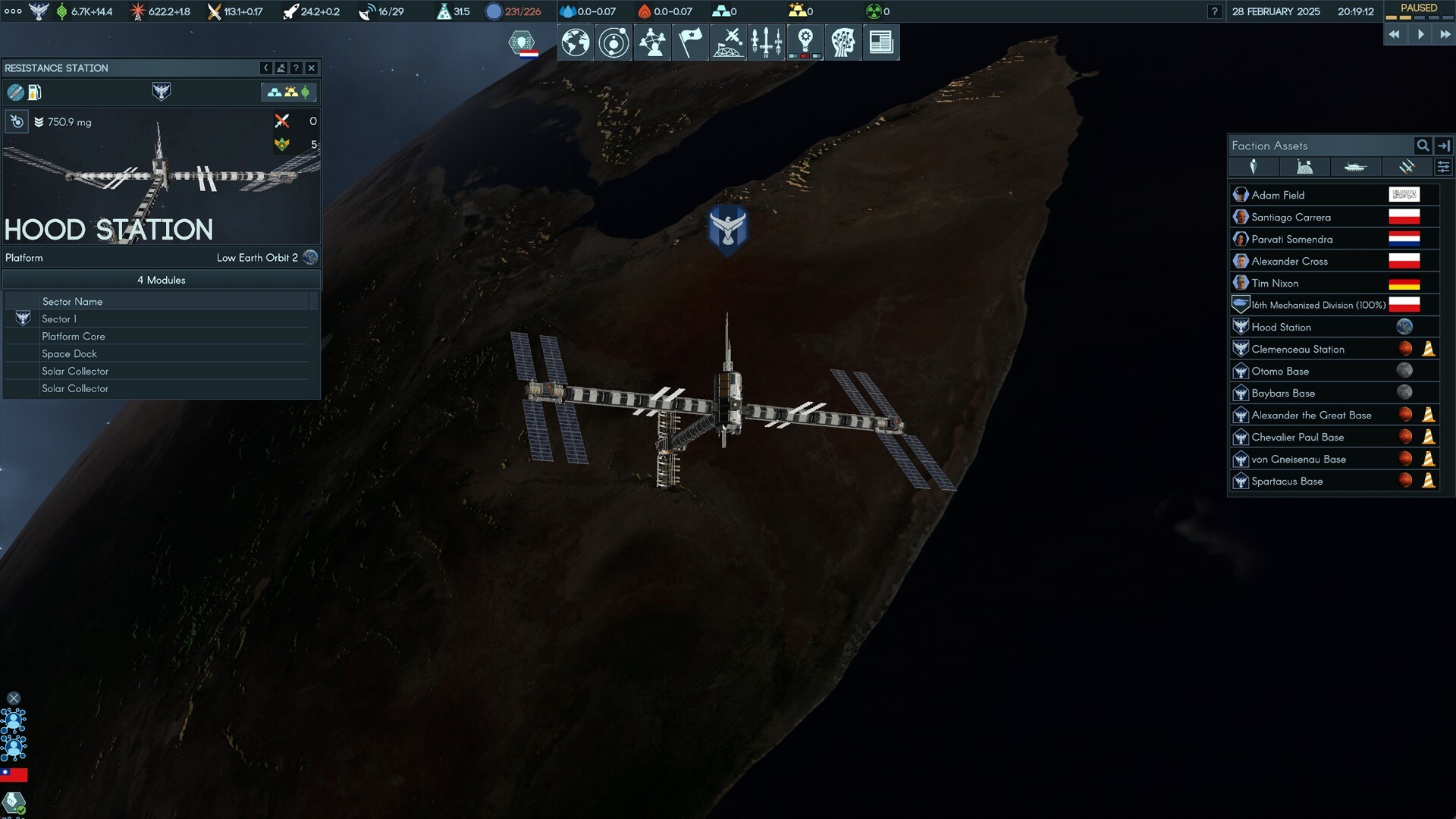Open the tech tree head icon

[843, 42]
